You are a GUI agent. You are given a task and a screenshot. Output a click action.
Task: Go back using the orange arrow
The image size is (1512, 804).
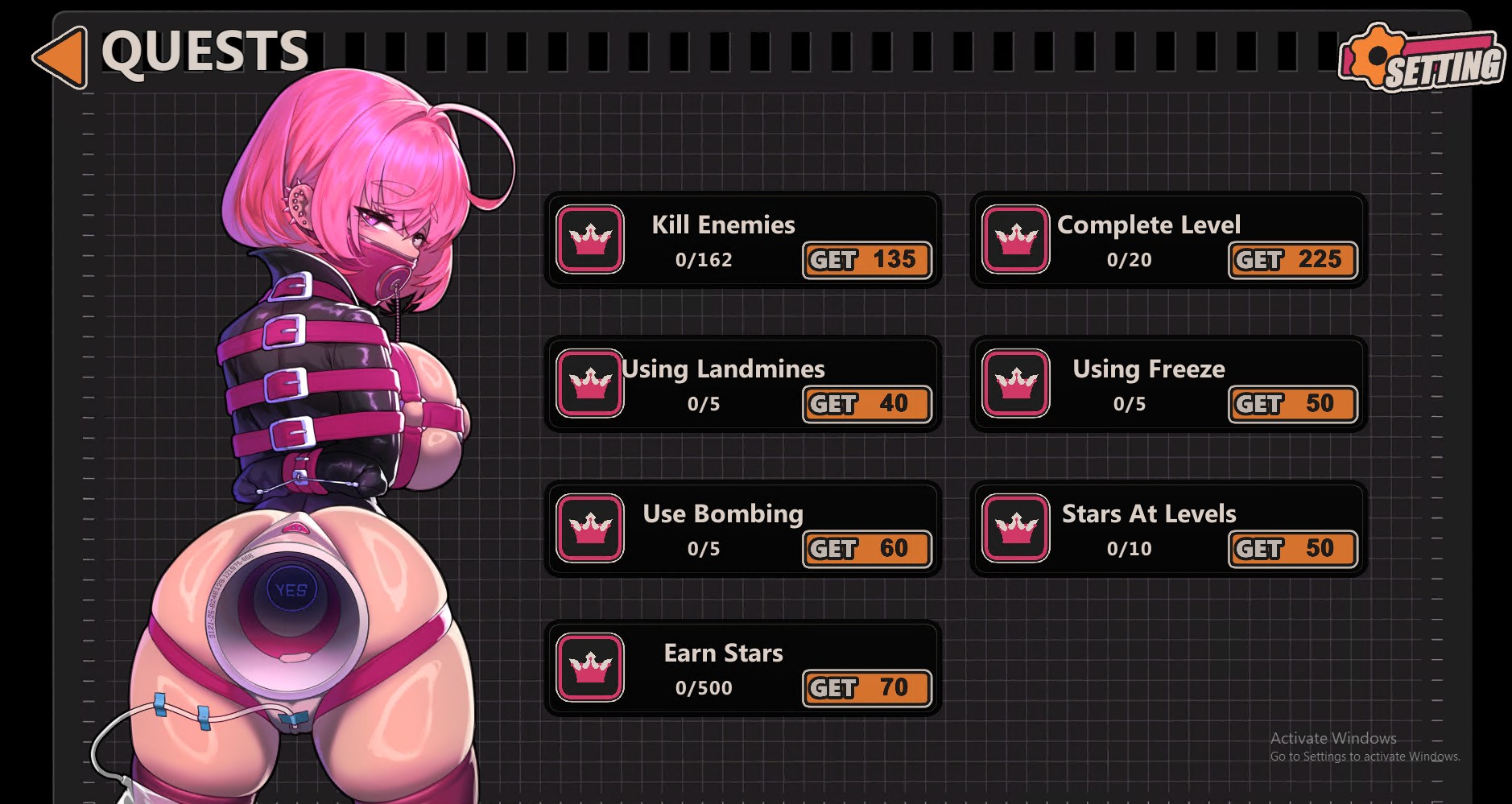point(61,56)
